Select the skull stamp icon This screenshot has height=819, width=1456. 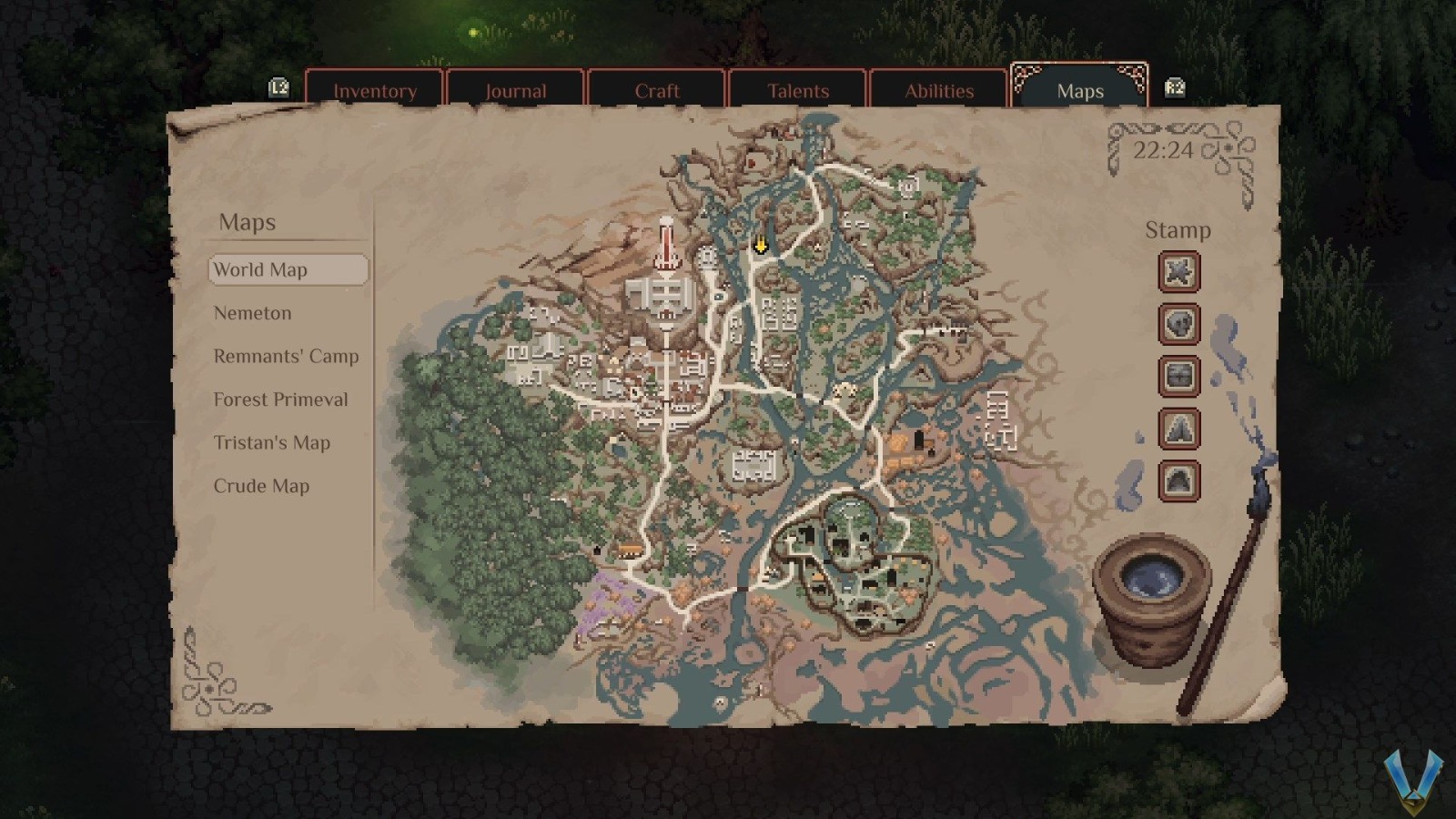1178,325
